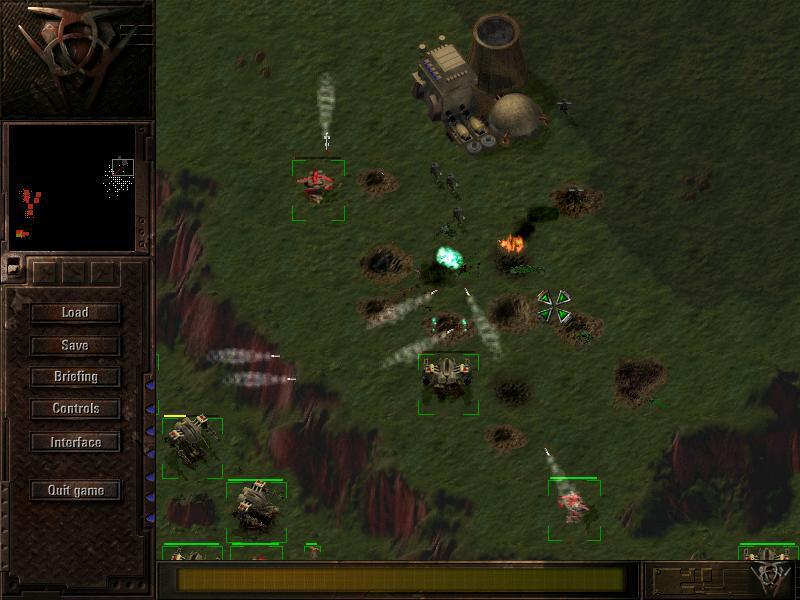Select the bracketed mech in the battlefield center
800x600 pixels.
coord(447,380)
